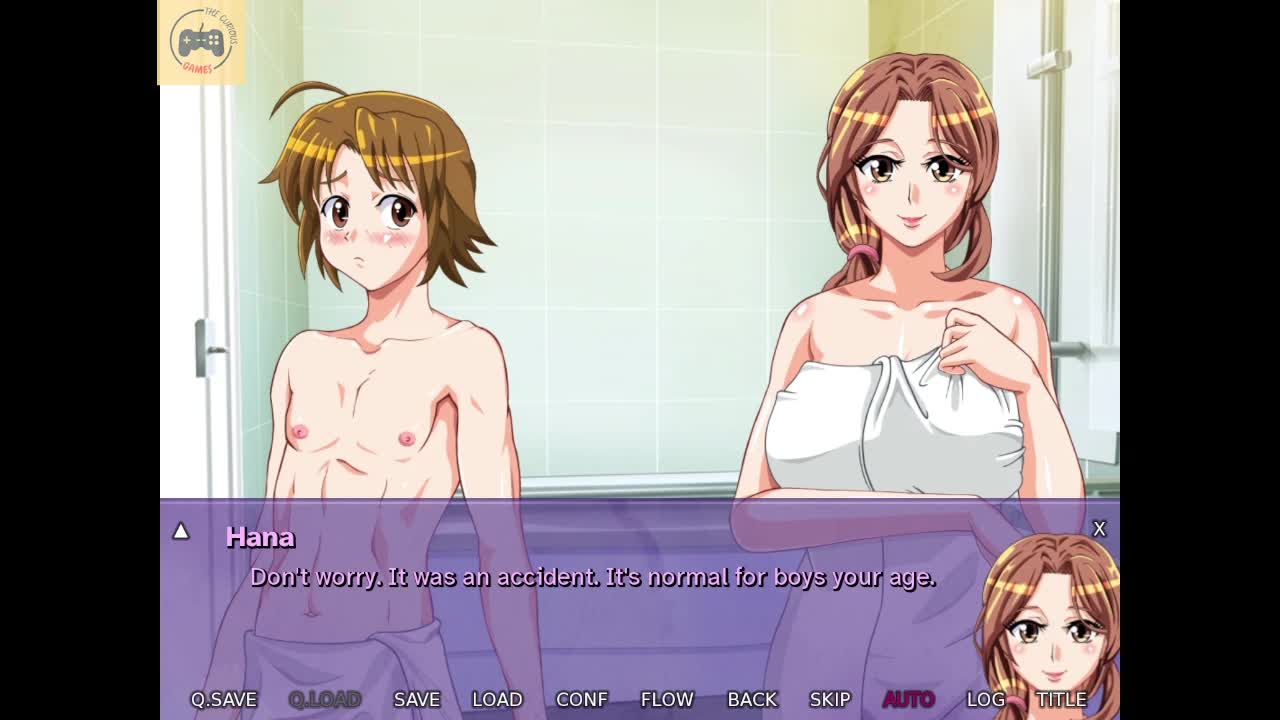Open the LOAD menu
The image size is (1280, 720).
497,700
